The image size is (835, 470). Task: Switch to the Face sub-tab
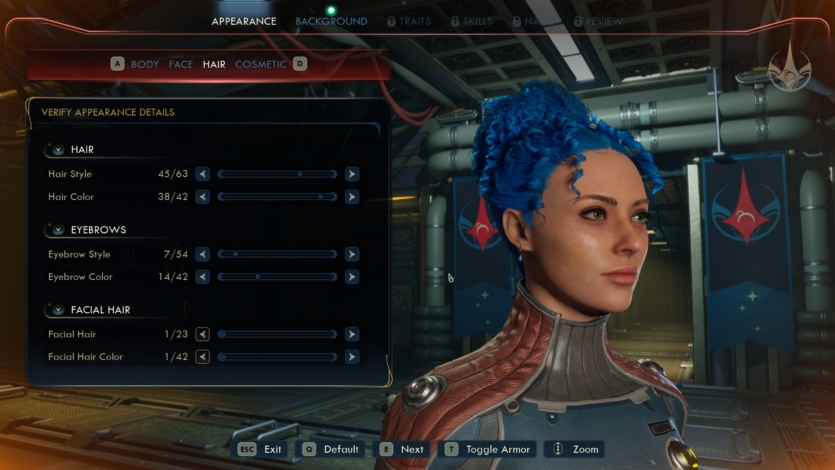coord(181,64)
